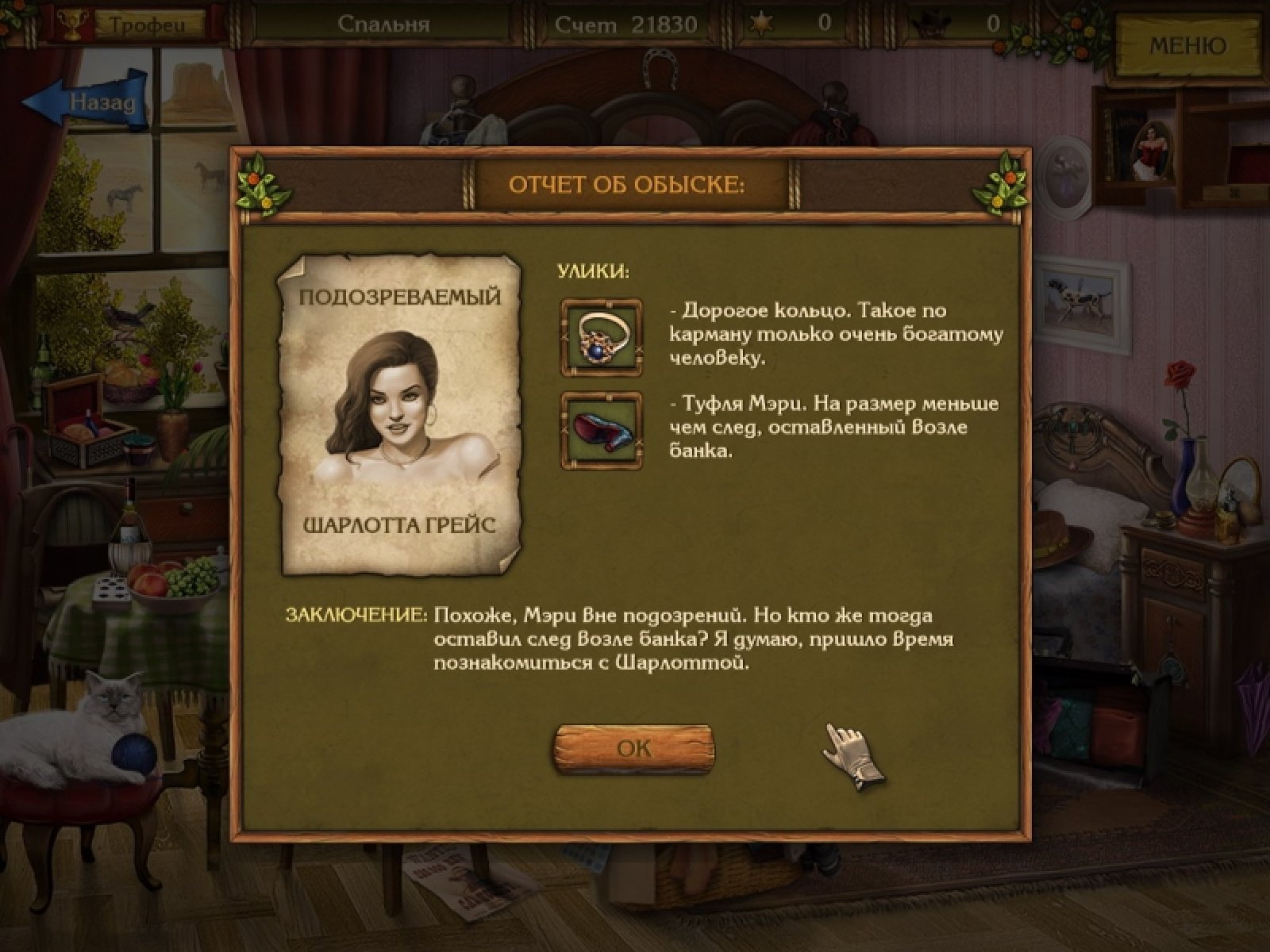Image resolution: width=1270 pixels, height=952 pixels.
Task: Select the expensive ring evidence icon
Action: pos(602,336)
